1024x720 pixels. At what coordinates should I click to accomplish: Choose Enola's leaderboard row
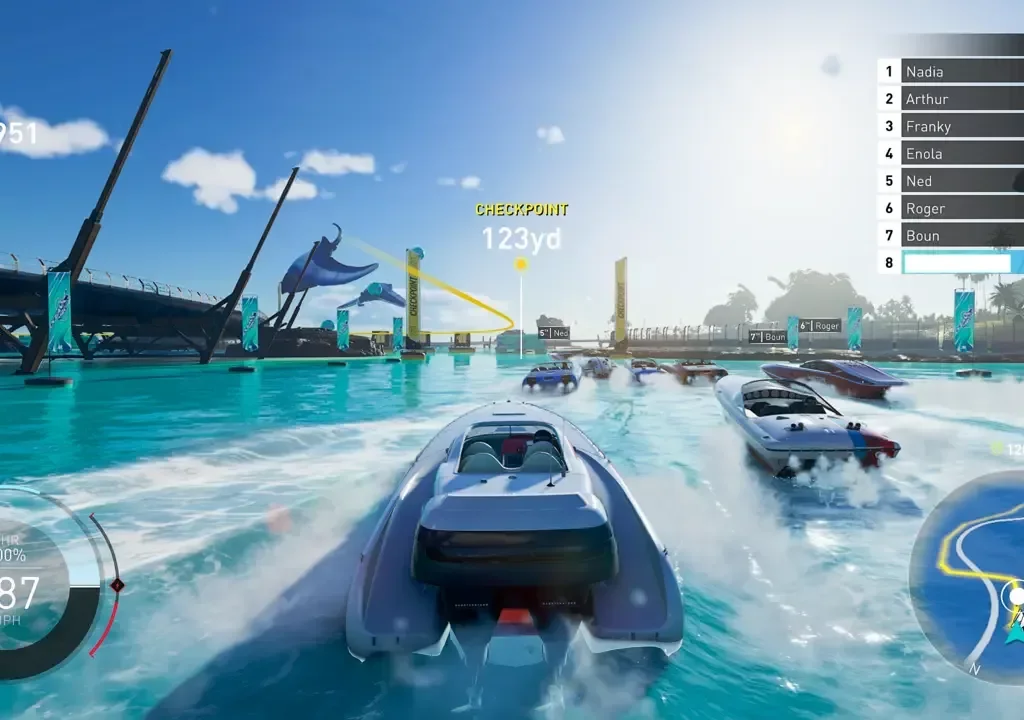(x=960, y=153)
